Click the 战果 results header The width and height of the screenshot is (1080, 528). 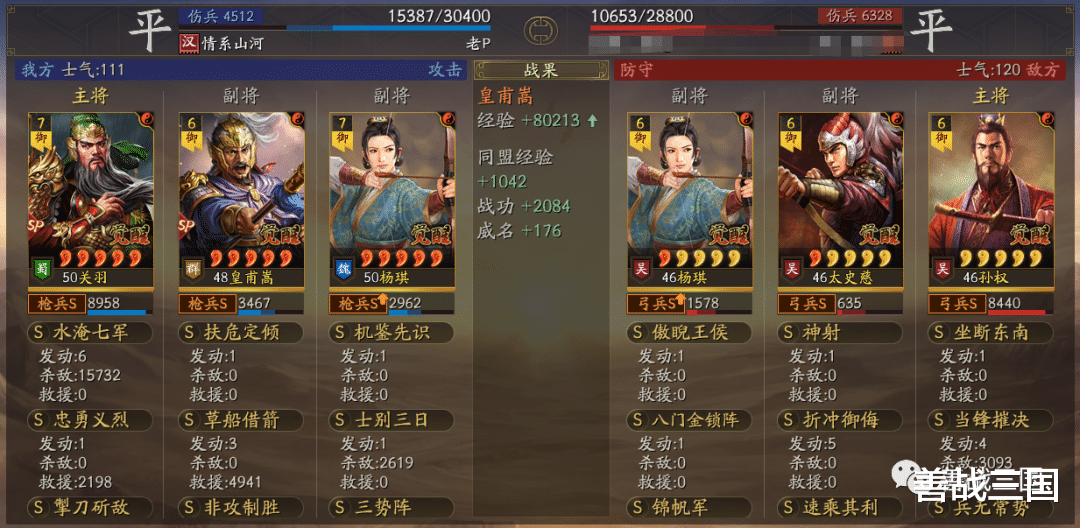pyautogui.click(x=541, y=70)
